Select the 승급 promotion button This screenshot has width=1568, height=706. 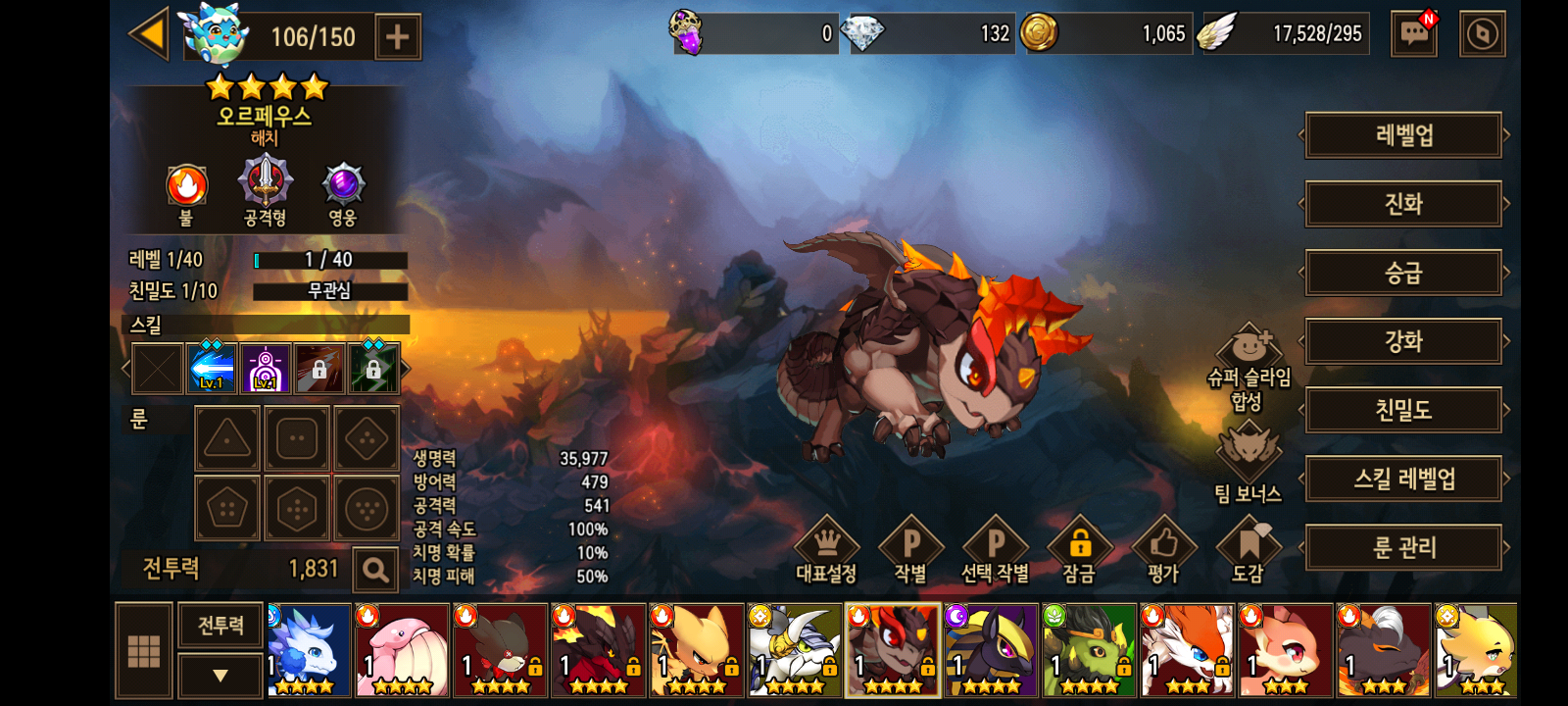pyautogui.click(x=1403, y=273)
